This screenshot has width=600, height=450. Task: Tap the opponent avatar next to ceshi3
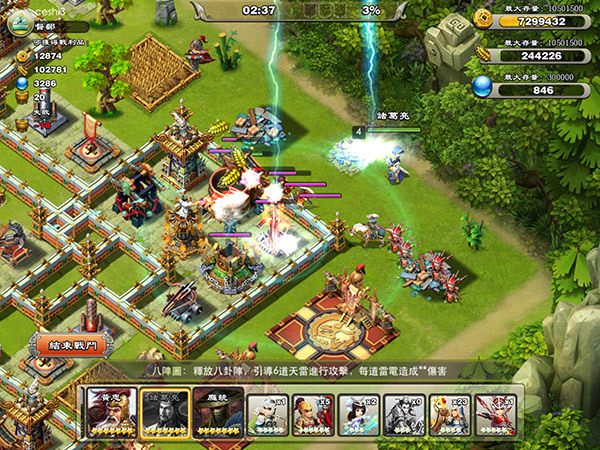pyautogui.click(x=20, y=18)
